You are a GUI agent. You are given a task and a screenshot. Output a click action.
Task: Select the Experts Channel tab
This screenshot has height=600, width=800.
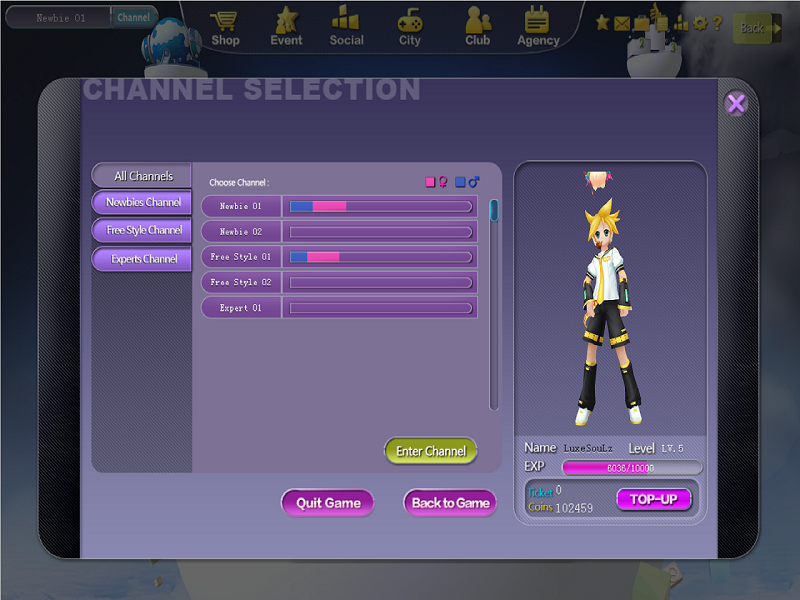coord(143,259)
